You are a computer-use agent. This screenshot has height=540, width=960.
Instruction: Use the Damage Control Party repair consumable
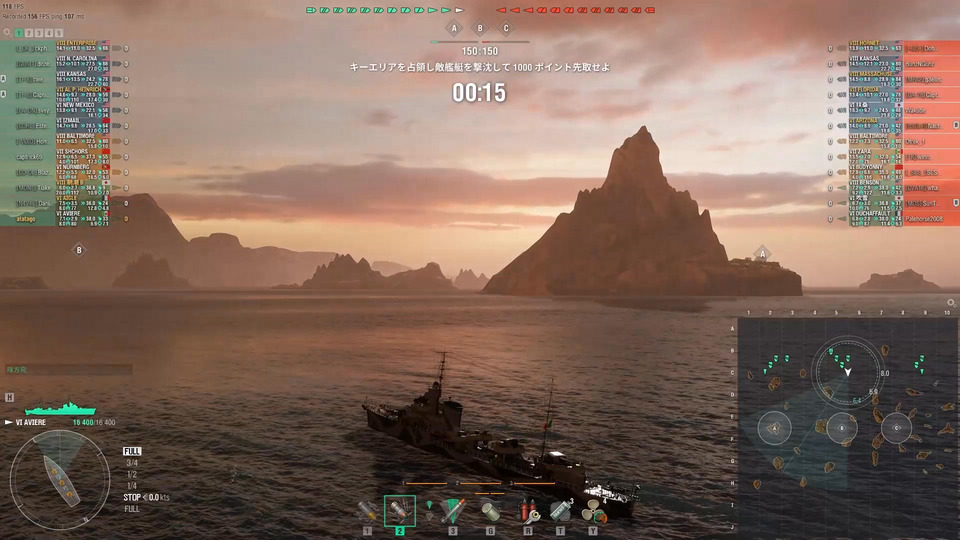click(527, 511)
